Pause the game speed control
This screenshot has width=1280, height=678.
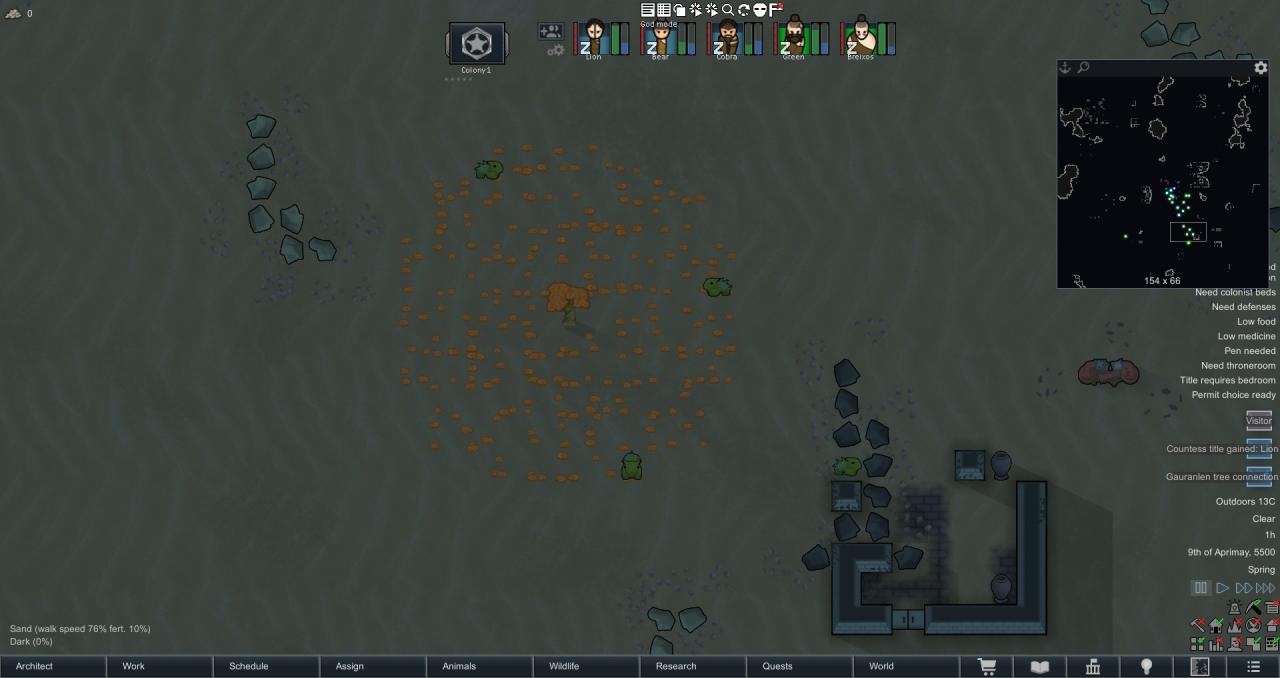tap(1201, 588)
